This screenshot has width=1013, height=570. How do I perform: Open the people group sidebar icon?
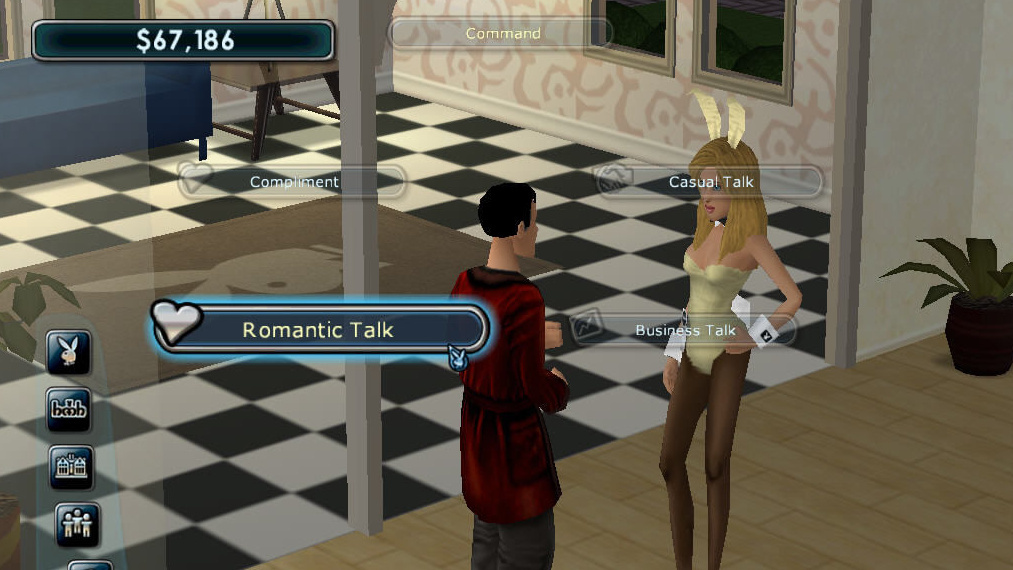point(76,524)
